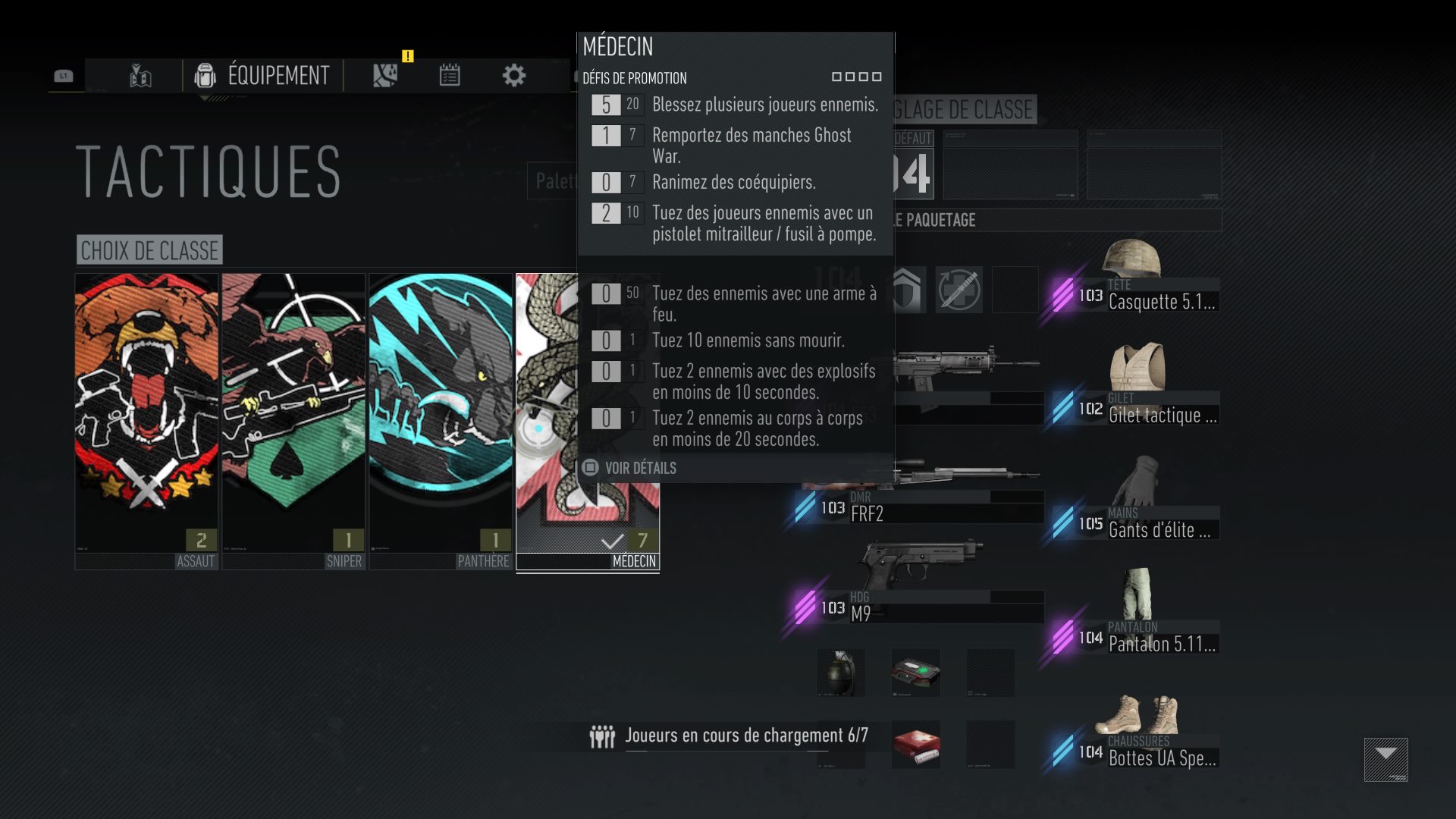
Task: Open the settings gear tab
Action: coord(514,76)
